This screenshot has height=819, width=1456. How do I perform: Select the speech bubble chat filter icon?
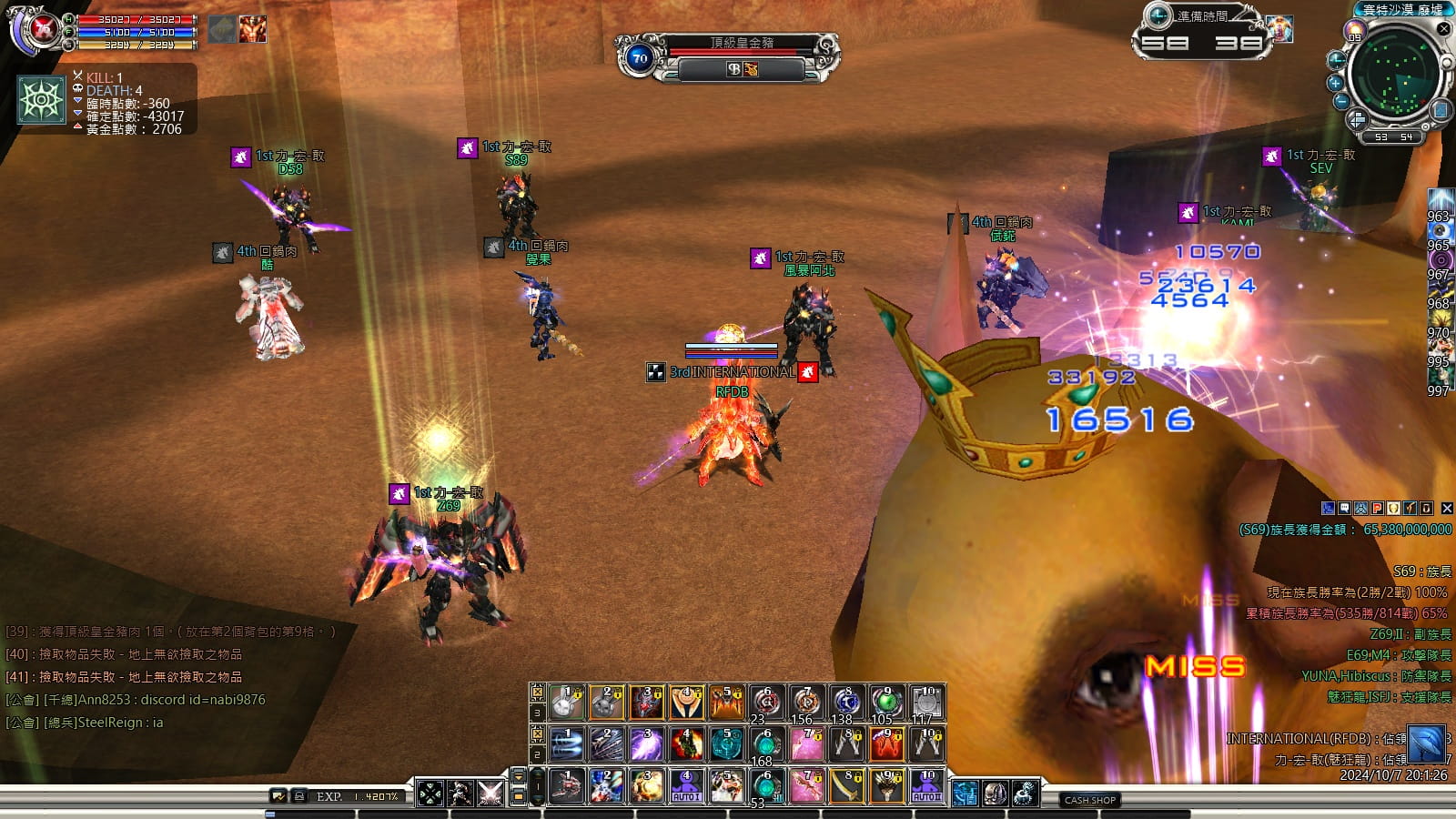coord(1344,509)
